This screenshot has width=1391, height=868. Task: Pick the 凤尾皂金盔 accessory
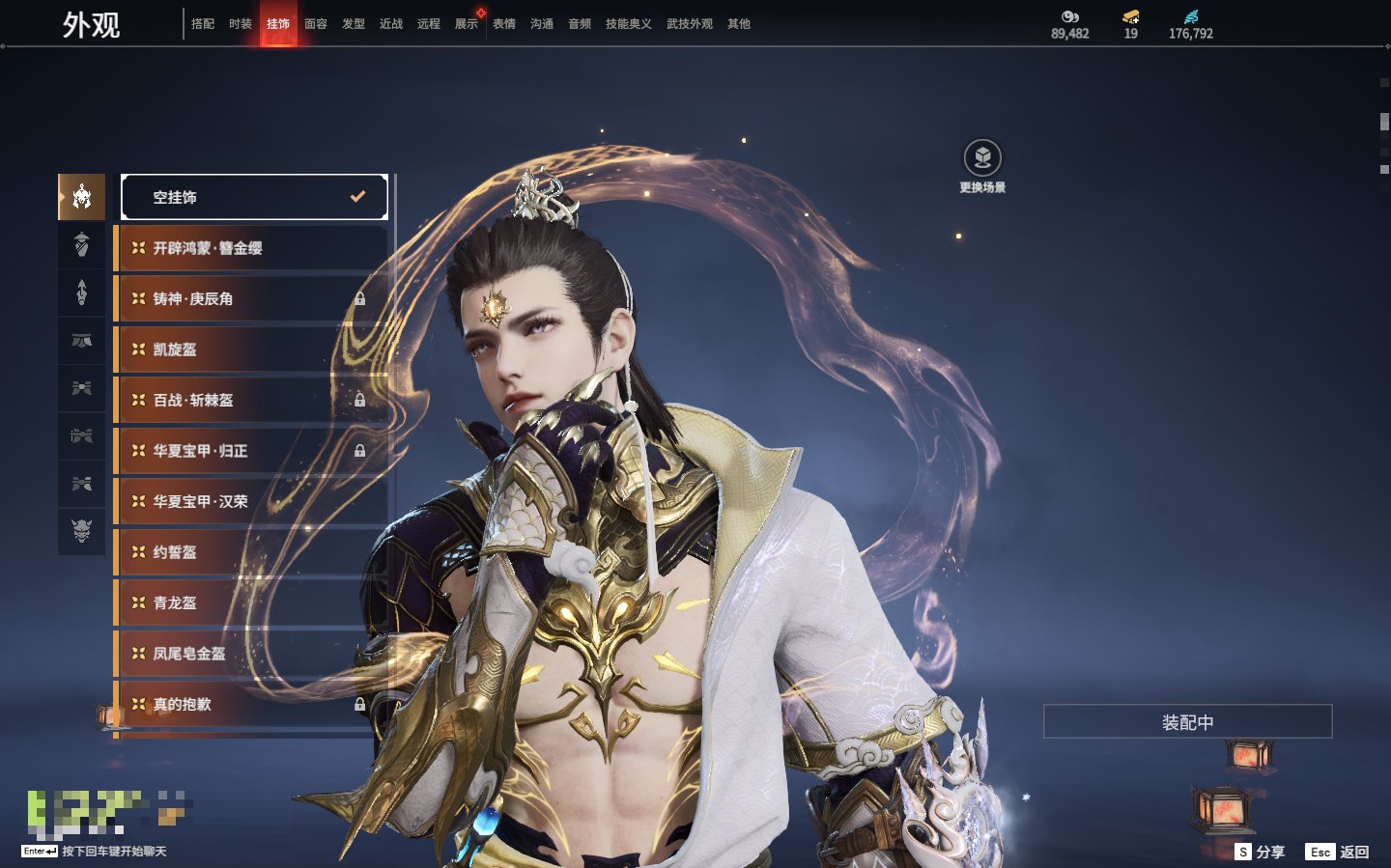click(251, 654)
